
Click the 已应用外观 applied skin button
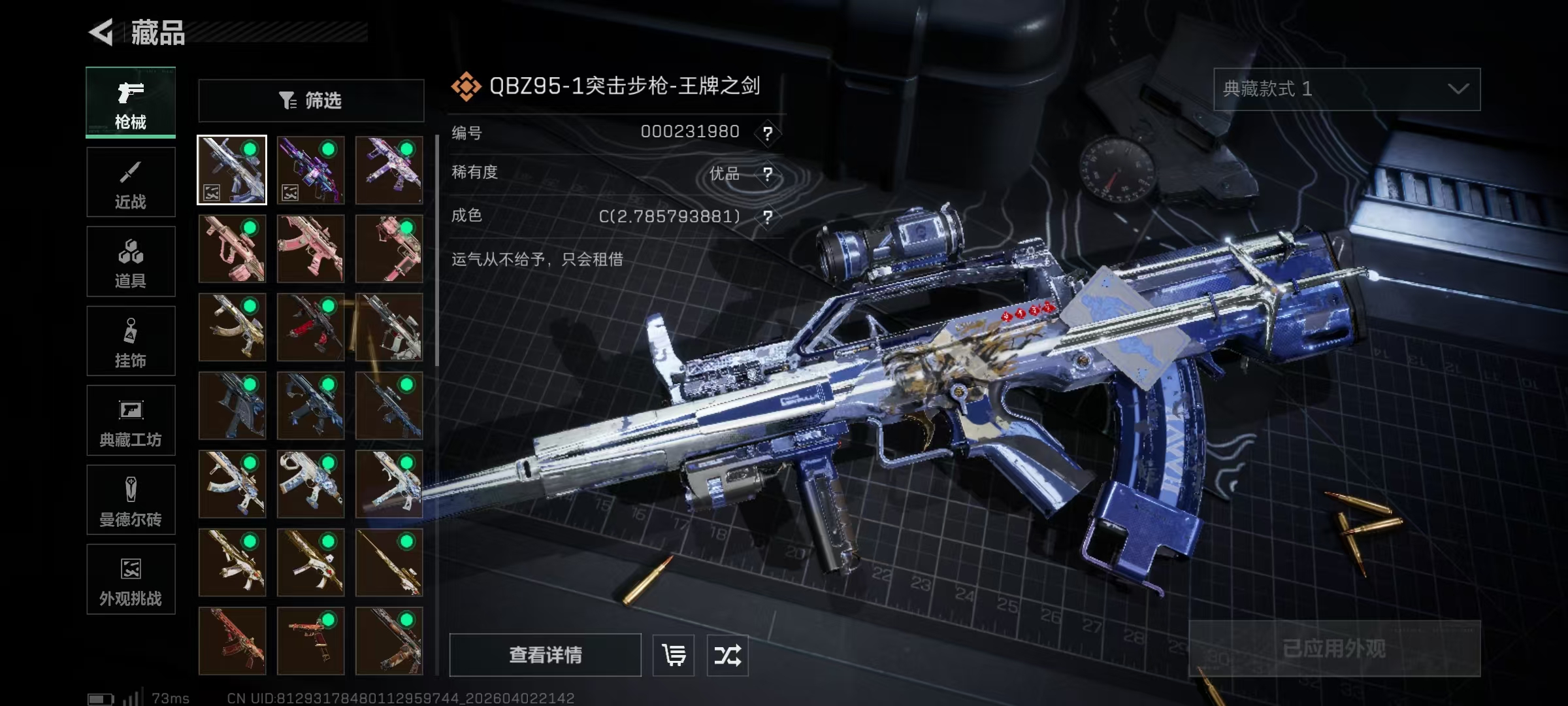1334,648
